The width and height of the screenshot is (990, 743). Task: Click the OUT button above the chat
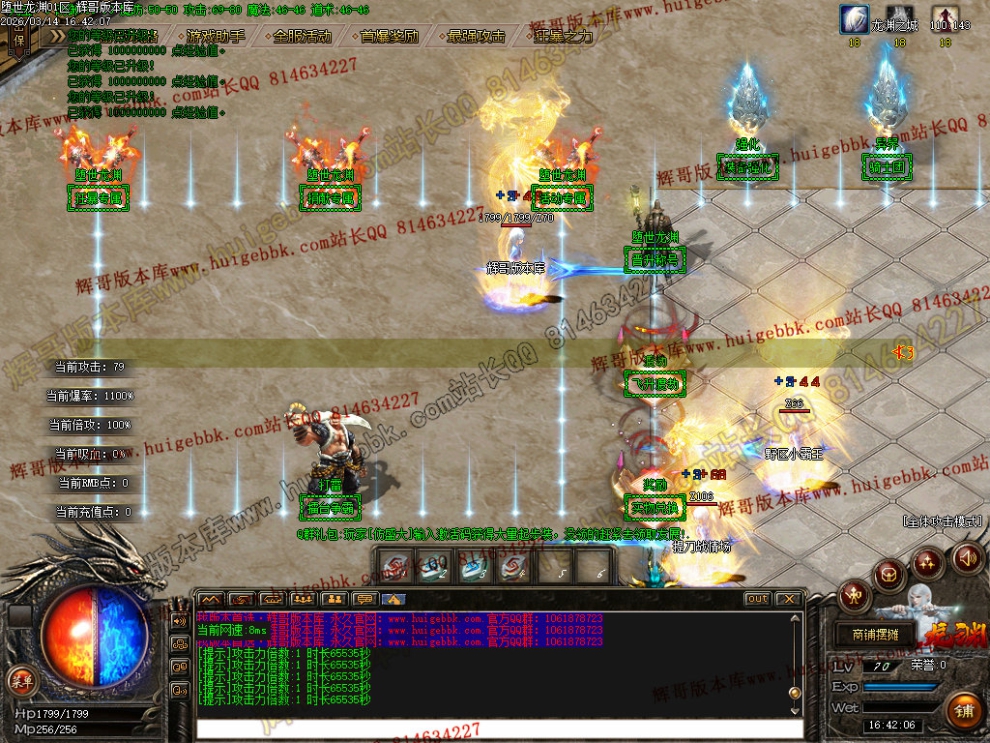(757, 599)
